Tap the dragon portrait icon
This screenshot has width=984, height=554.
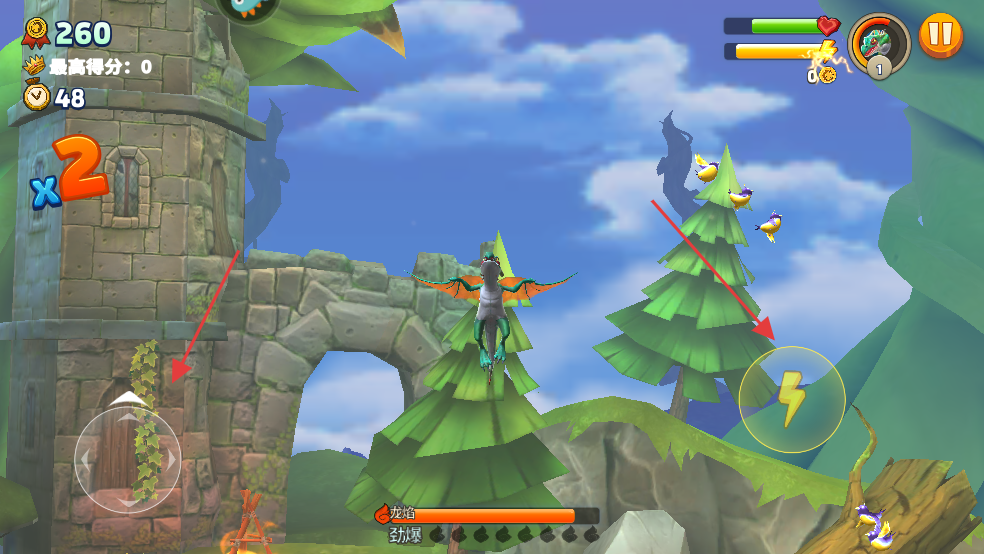point(879,42)
